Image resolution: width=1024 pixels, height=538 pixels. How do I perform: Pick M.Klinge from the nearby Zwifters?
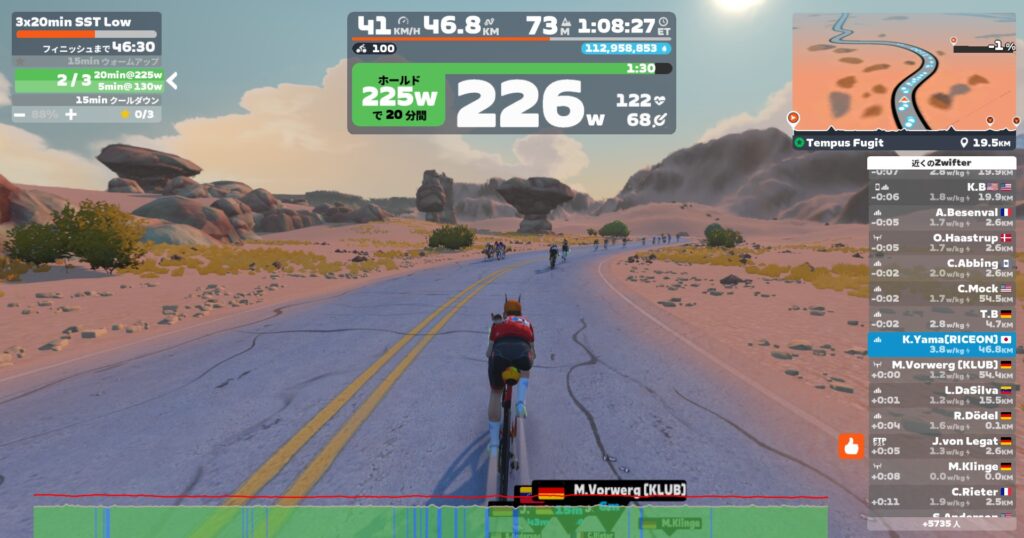(941, 471)
